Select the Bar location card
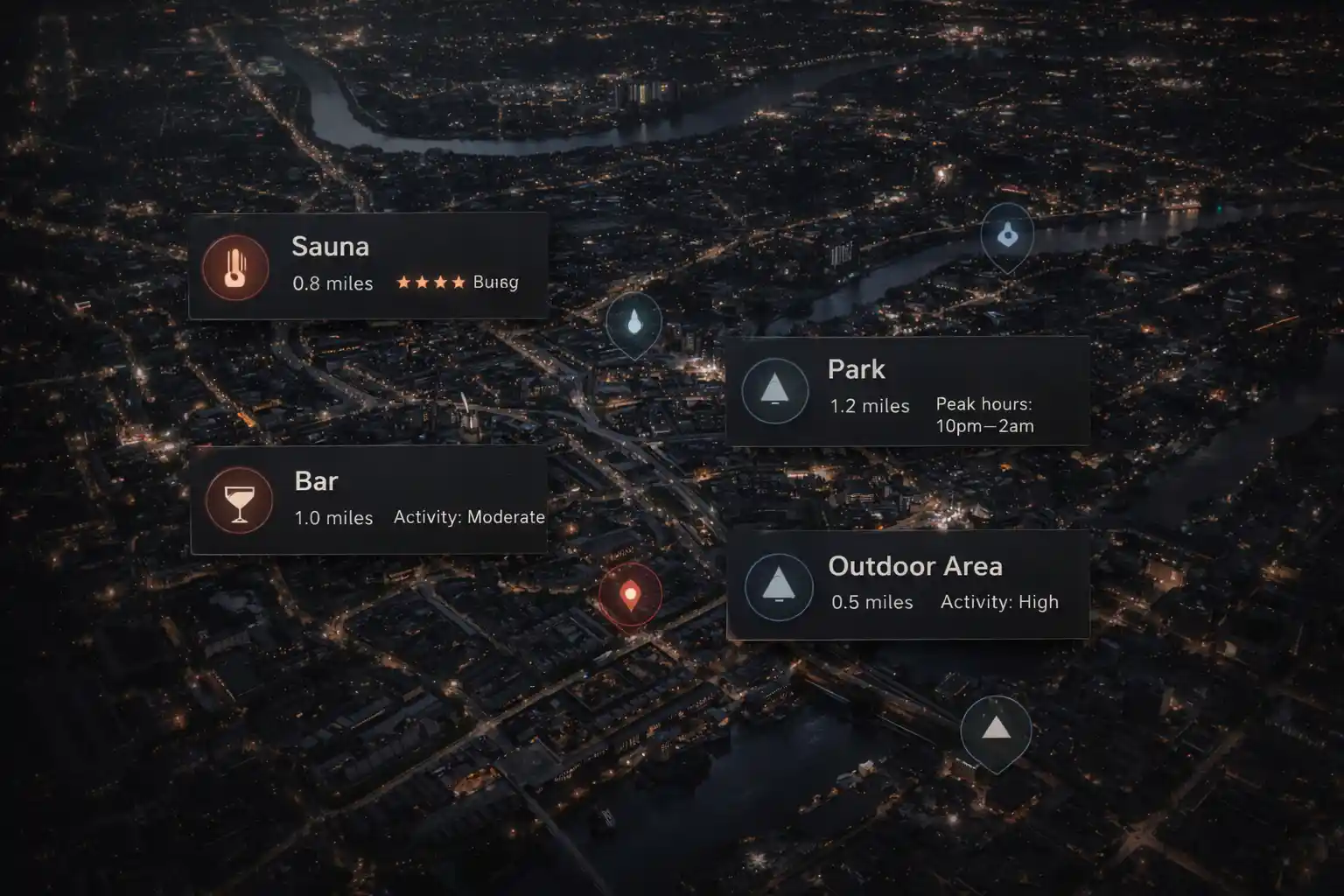Image resolution: width=1344 pixels, height=896 pixels. click(x=368, y=499)
